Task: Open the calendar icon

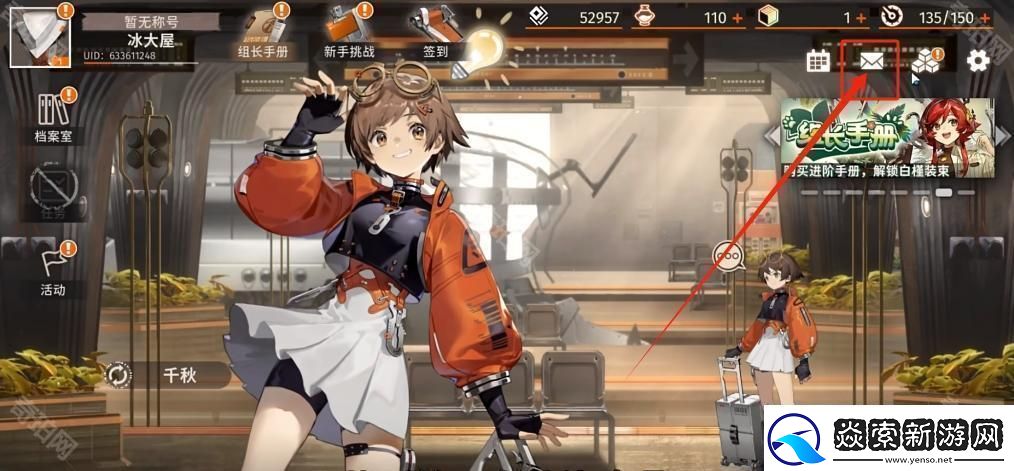Action: (819, 61)
